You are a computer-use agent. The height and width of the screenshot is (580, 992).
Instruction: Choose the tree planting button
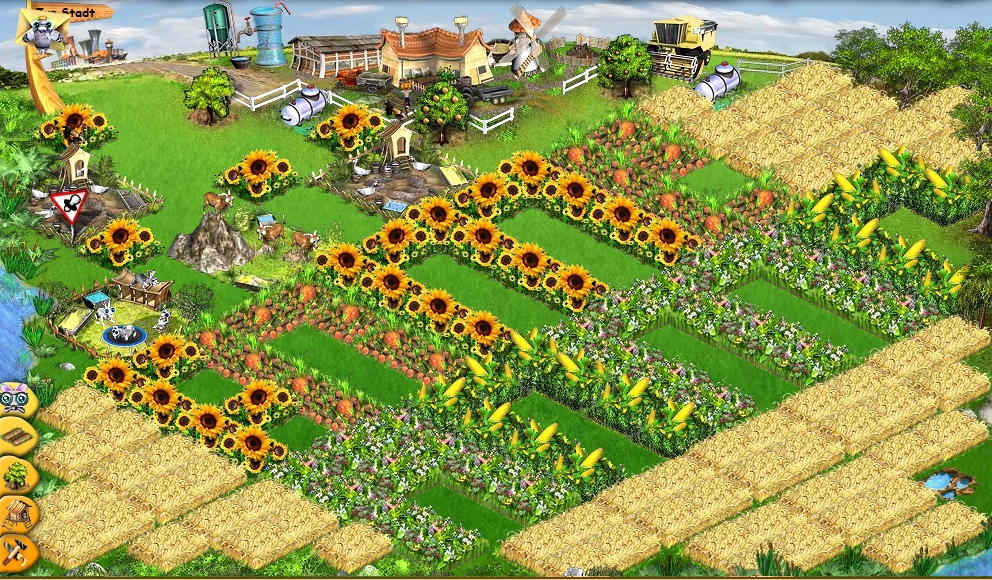coord(16,474)
